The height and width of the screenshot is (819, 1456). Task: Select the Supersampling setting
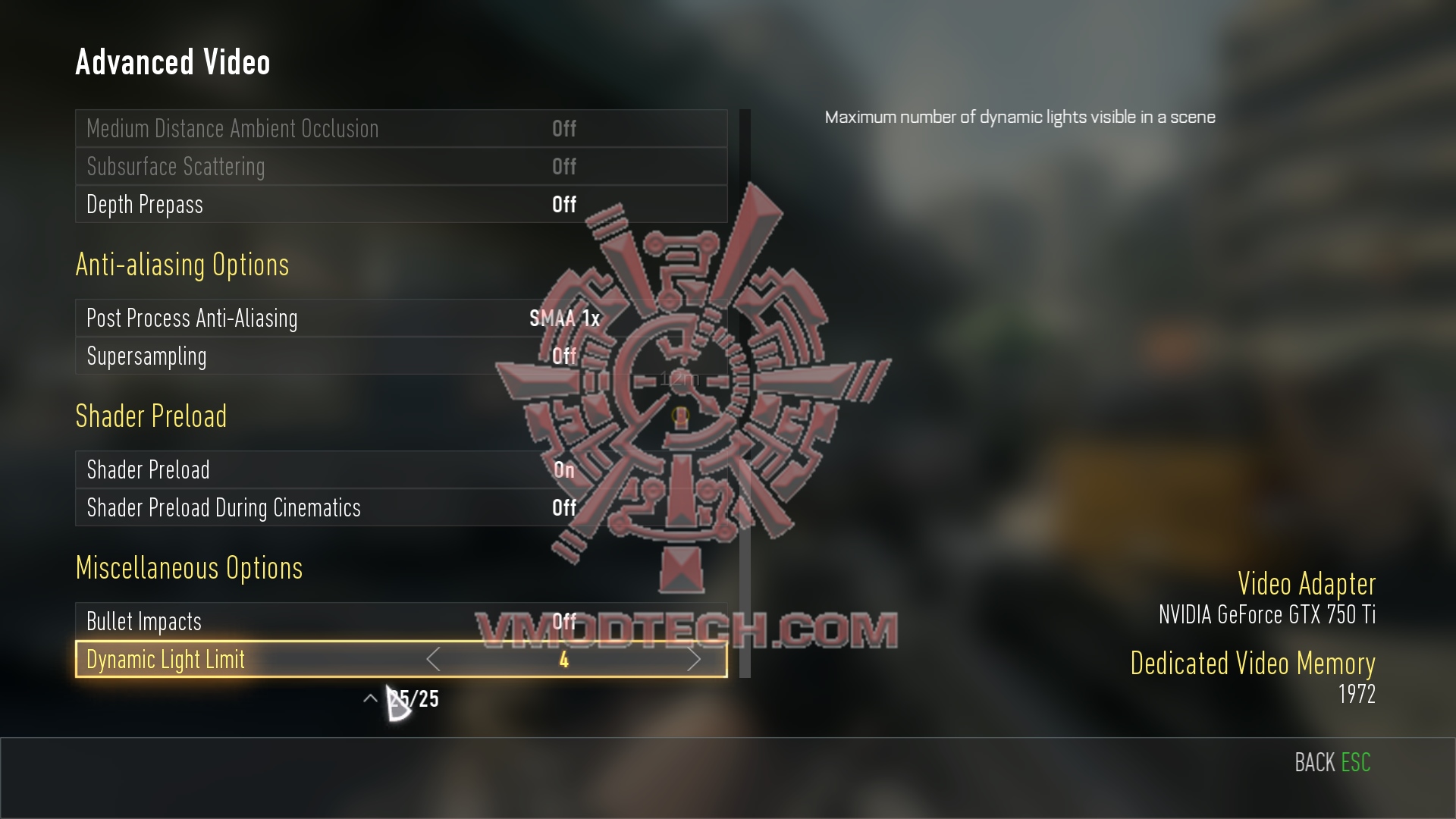tap(400, 356)
